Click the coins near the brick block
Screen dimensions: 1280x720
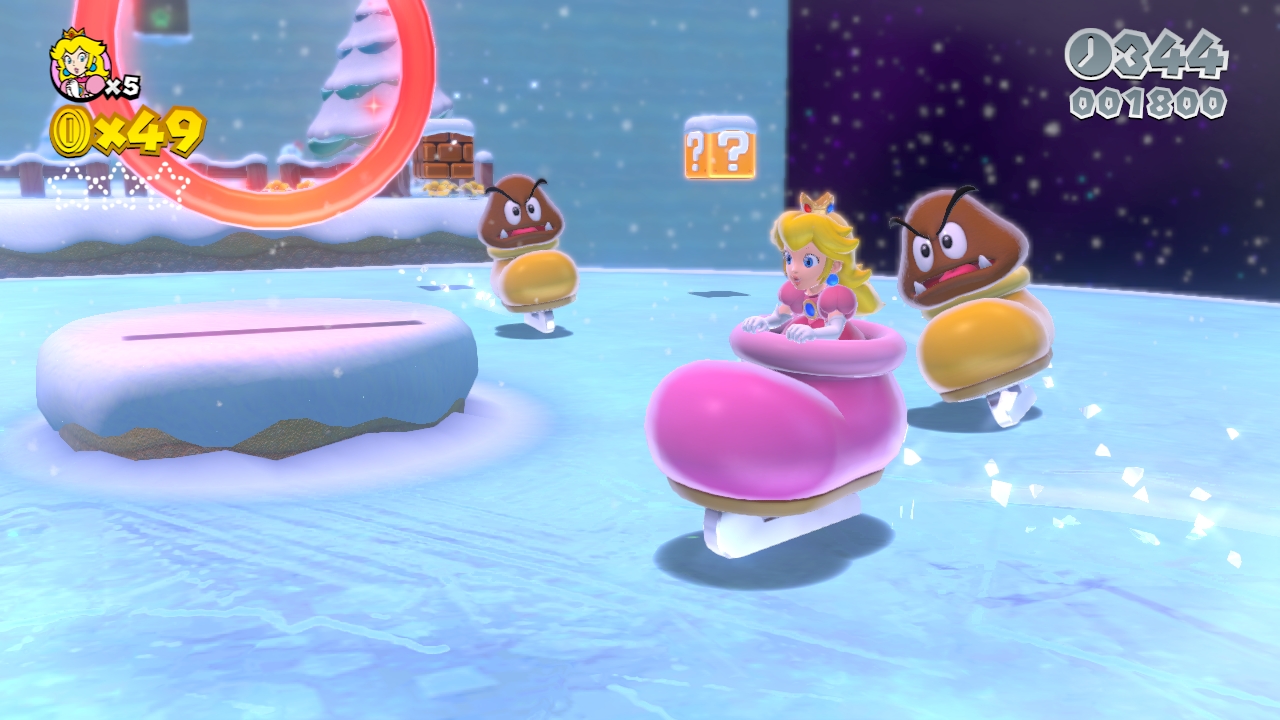click(435, 188)
